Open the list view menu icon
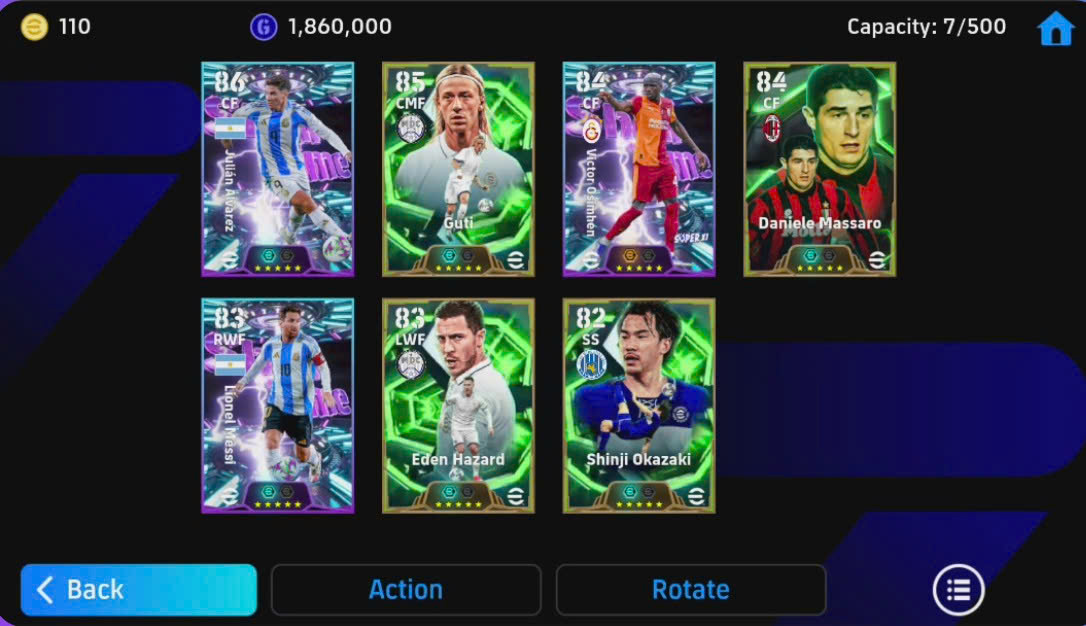This screenshot has height=626, width=1086. pos(958,590)
